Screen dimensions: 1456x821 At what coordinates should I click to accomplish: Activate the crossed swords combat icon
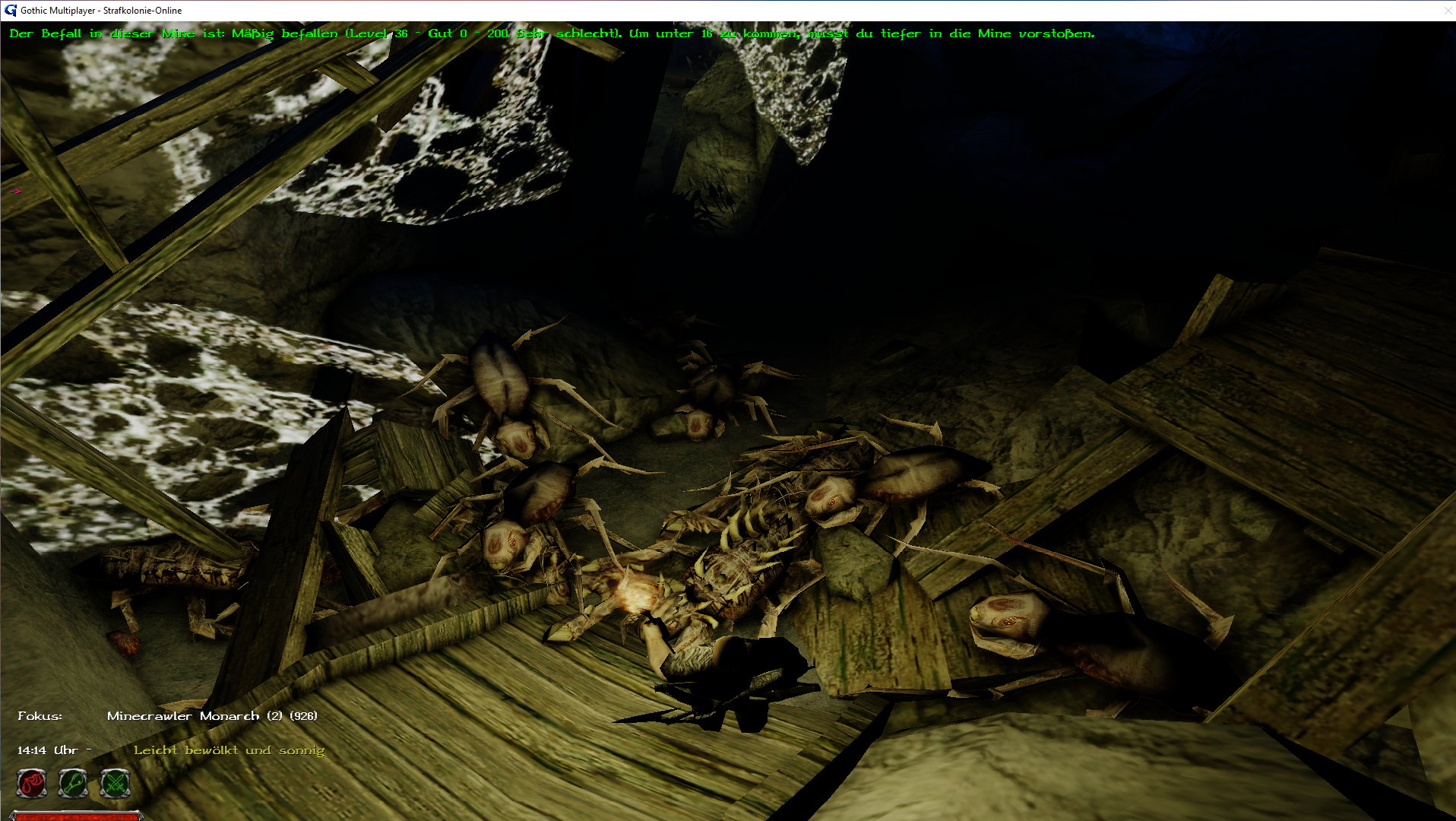click(x=116, y=783)
